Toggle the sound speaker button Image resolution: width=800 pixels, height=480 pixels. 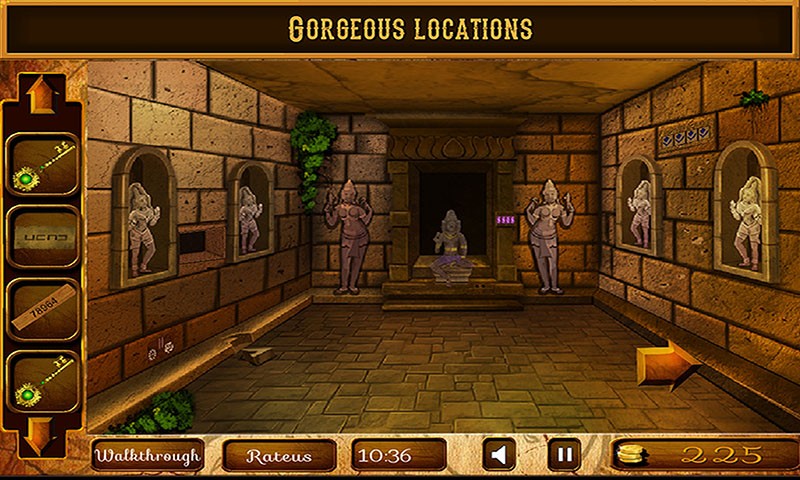[x=499, y=456]
